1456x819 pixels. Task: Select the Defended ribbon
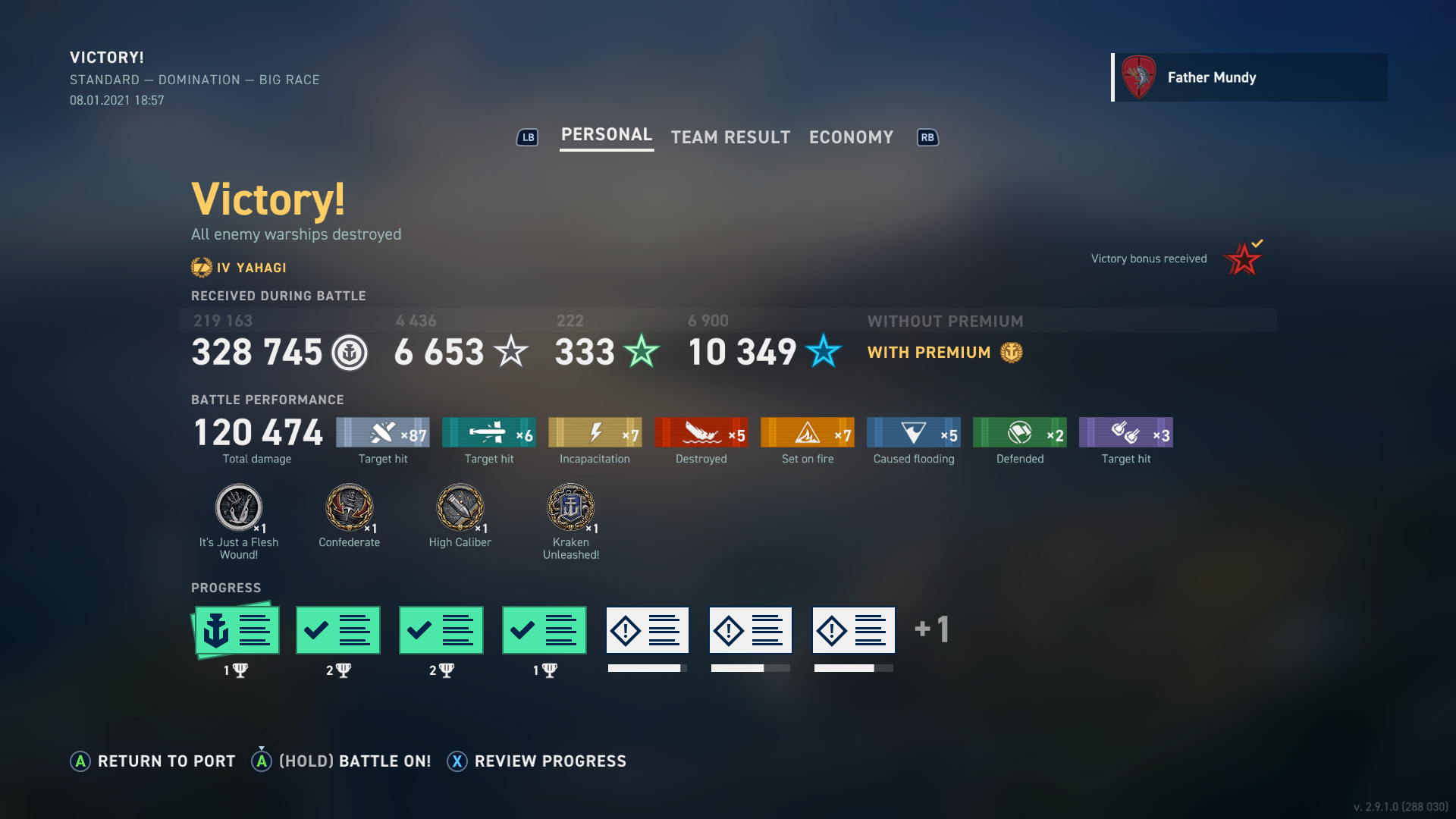point(1020,433)
